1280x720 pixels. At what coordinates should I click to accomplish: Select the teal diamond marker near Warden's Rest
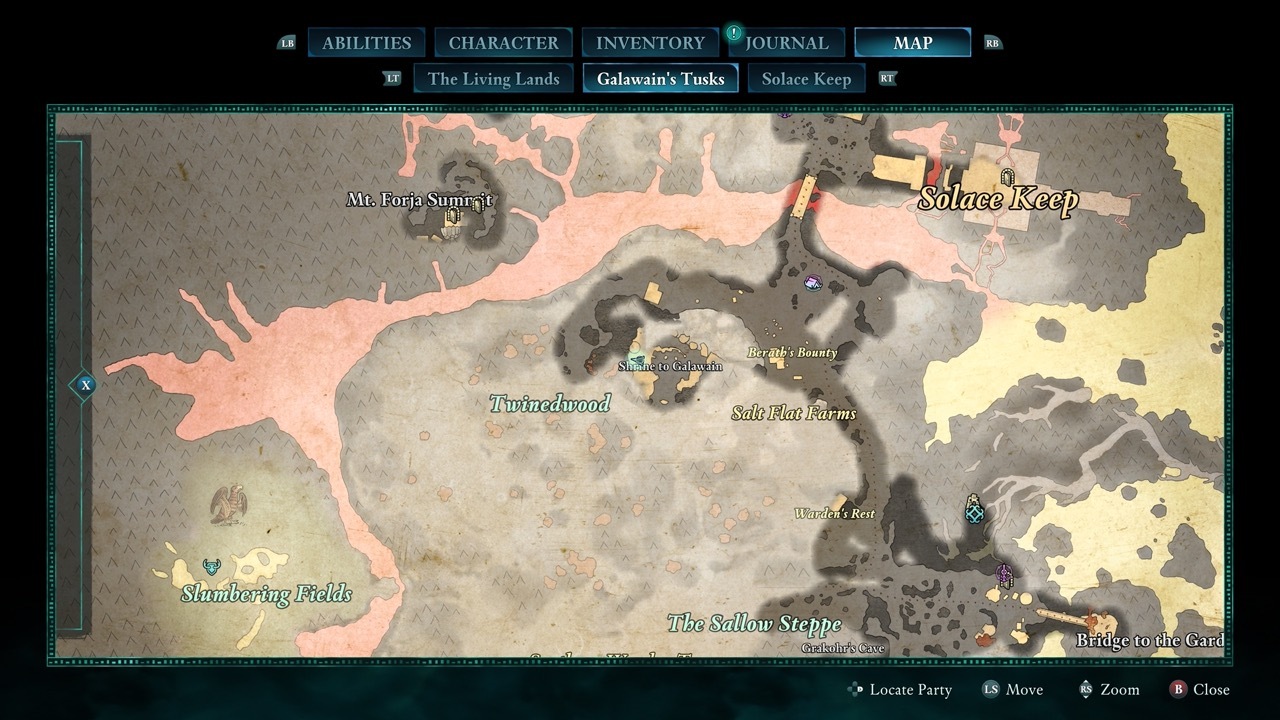click(975, 511)
